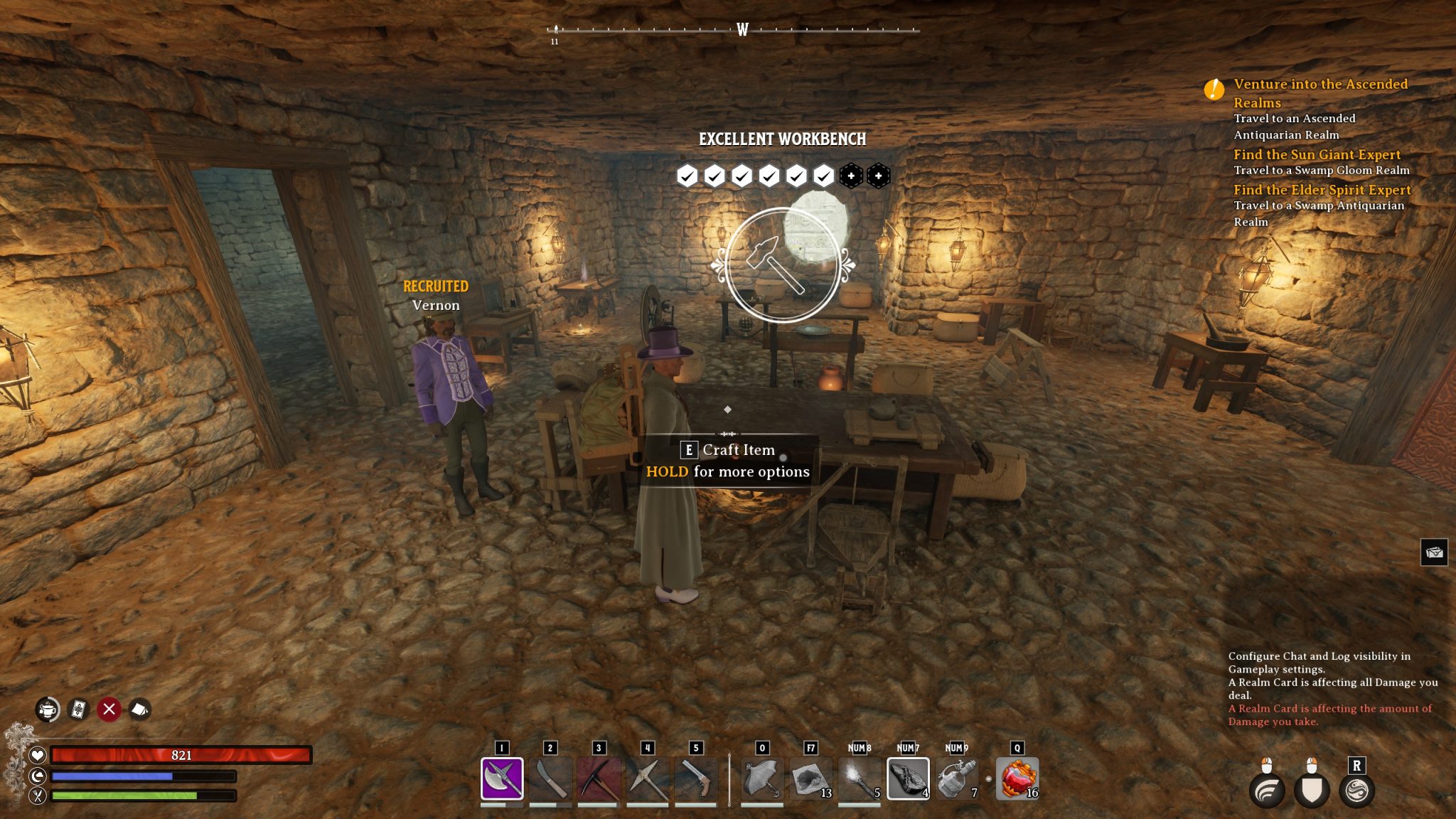Open the Venture into the Ascended Realms quest

(x=1320, y=93)
